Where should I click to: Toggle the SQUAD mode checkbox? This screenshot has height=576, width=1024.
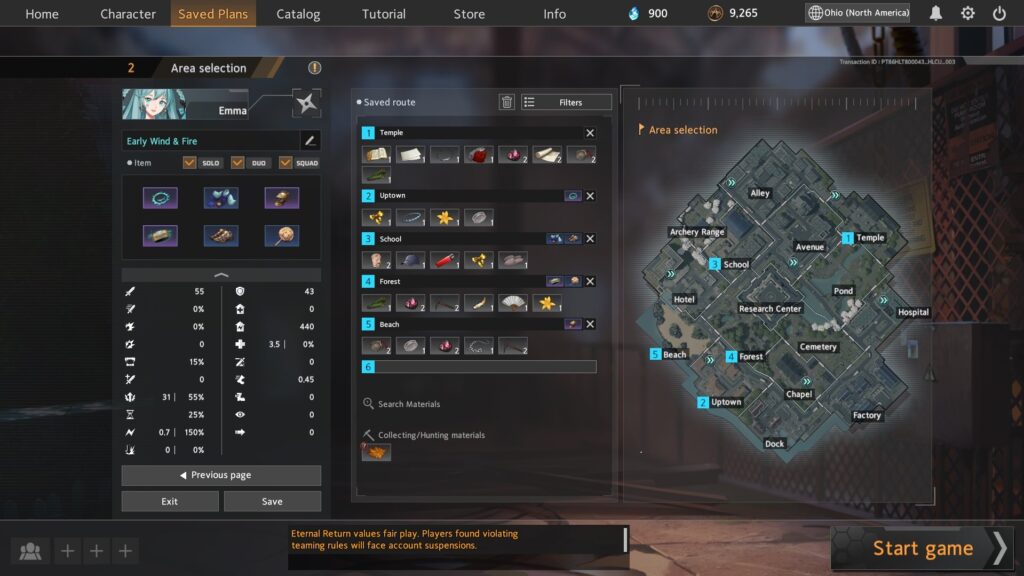[286, 163]
